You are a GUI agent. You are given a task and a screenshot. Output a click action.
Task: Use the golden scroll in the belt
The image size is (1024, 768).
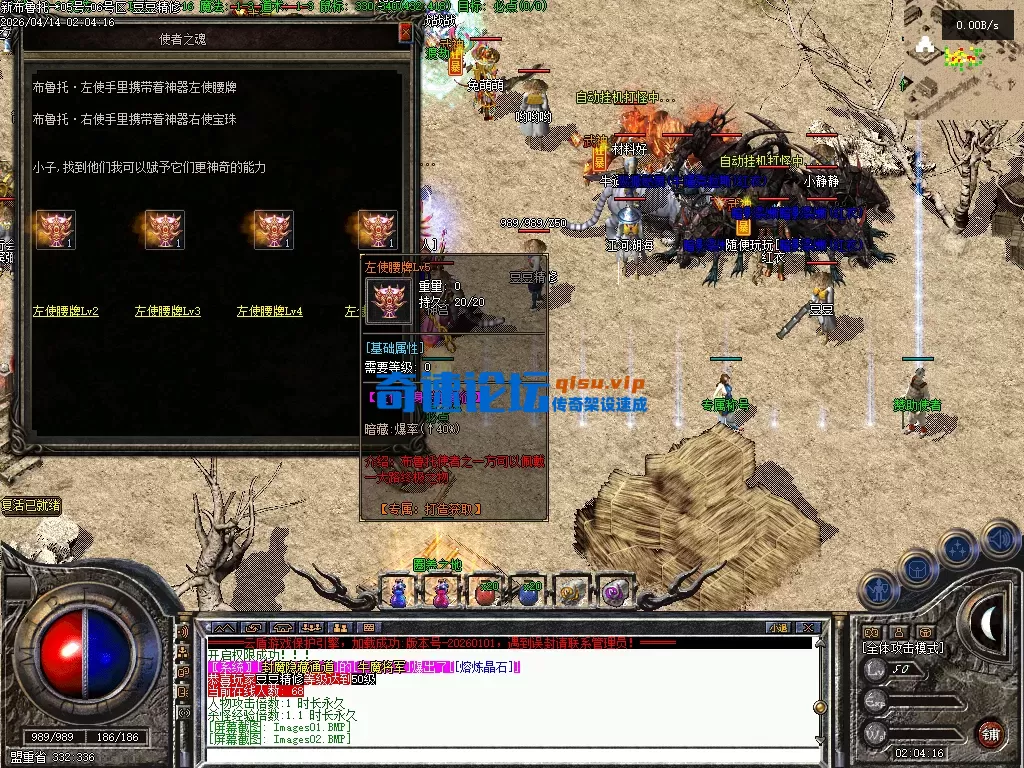coord(571,592)
